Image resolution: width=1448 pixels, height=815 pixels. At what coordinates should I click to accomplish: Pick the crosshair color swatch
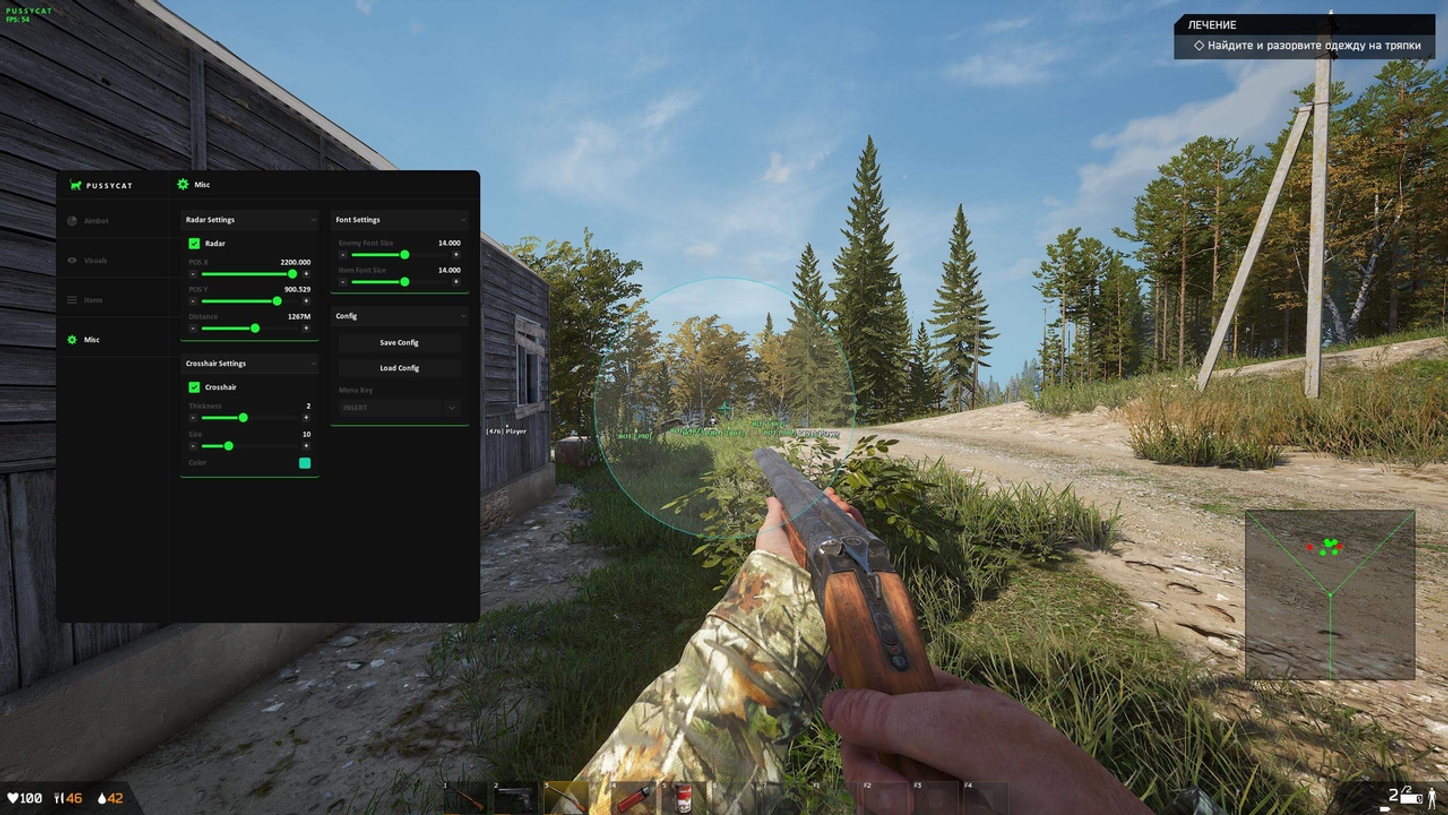[x=305, y=463]
